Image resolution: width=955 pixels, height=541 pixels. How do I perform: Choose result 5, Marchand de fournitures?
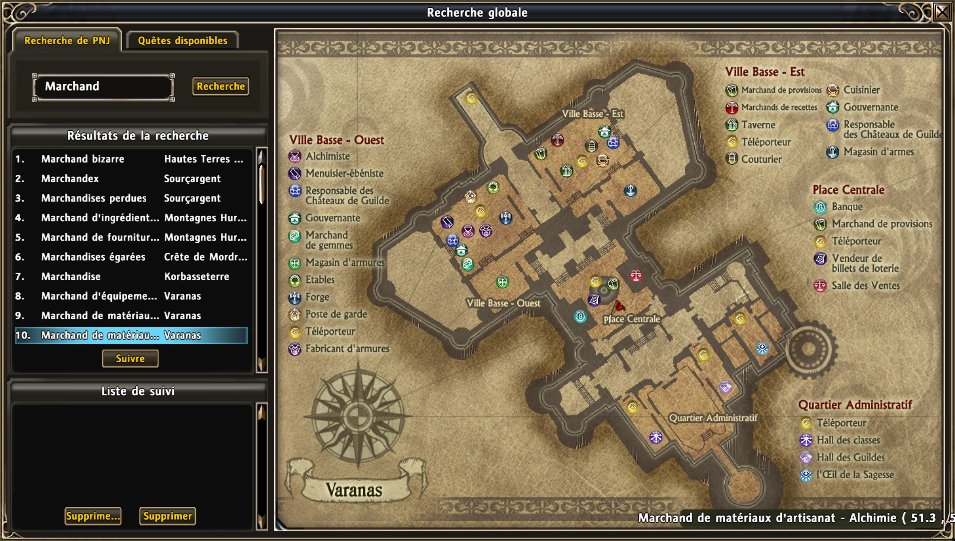[x=130, y=237]
